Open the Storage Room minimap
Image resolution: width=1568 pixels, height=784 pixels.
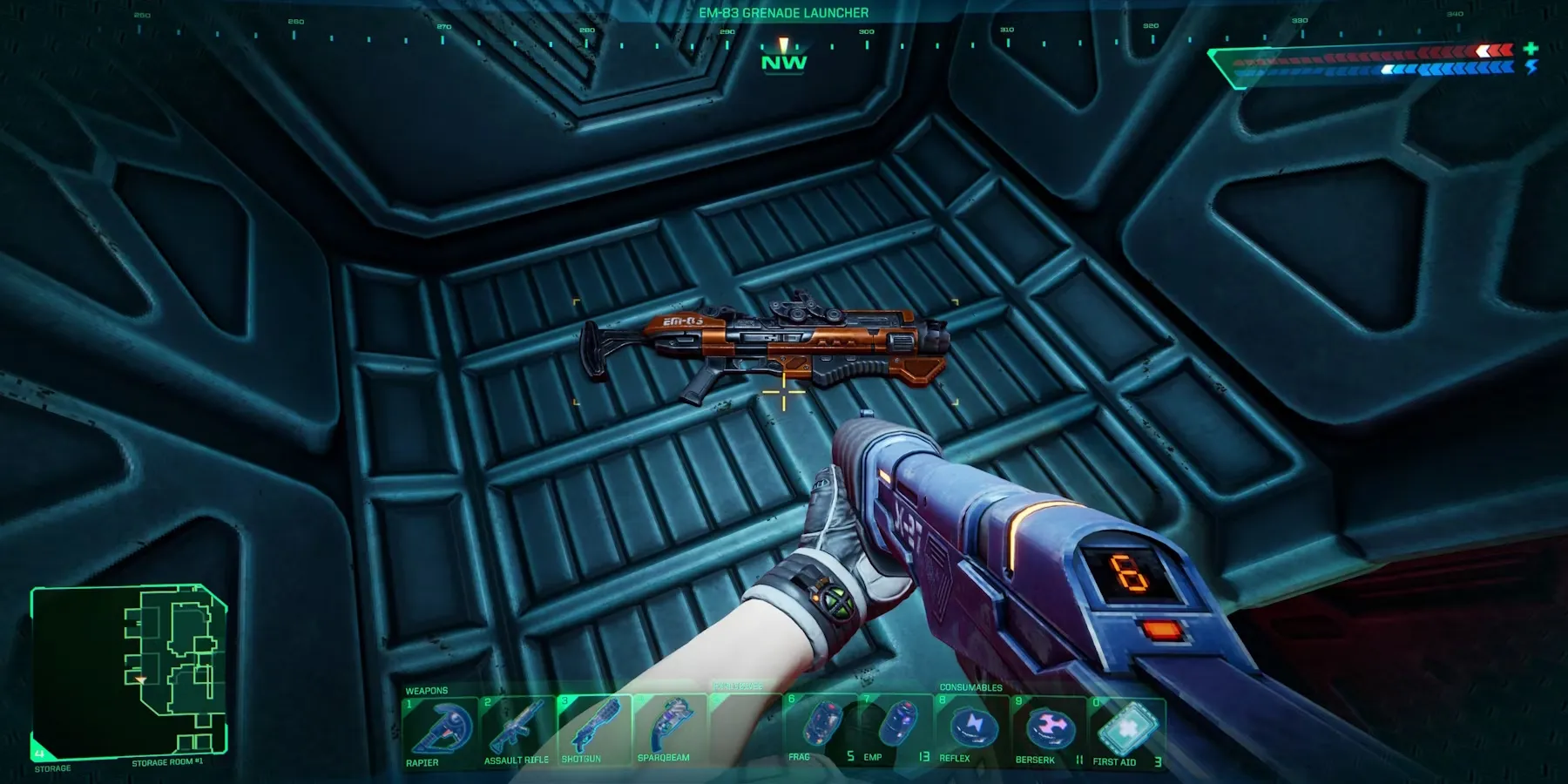click(x=129, y=671)
